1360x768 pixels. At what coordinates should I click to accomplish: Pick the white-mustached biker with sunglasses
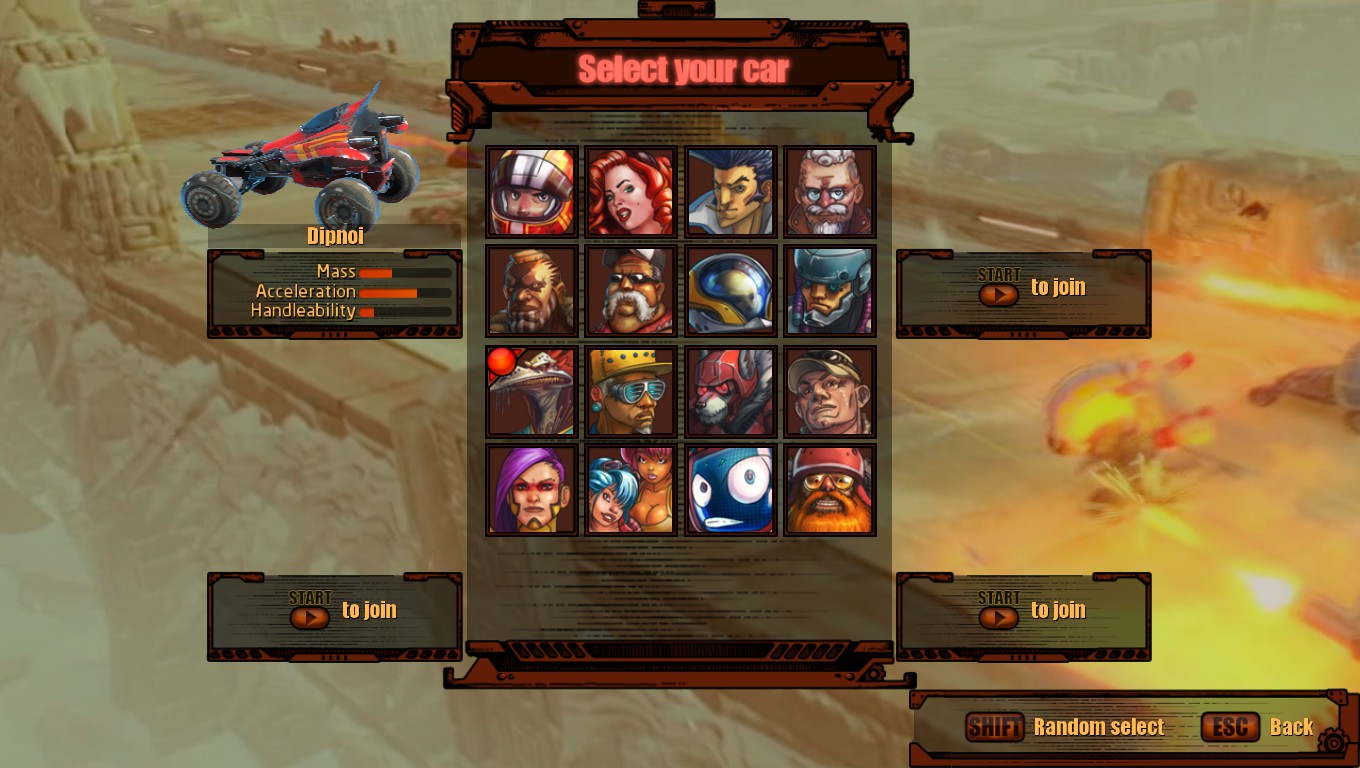tap(631, 291)
